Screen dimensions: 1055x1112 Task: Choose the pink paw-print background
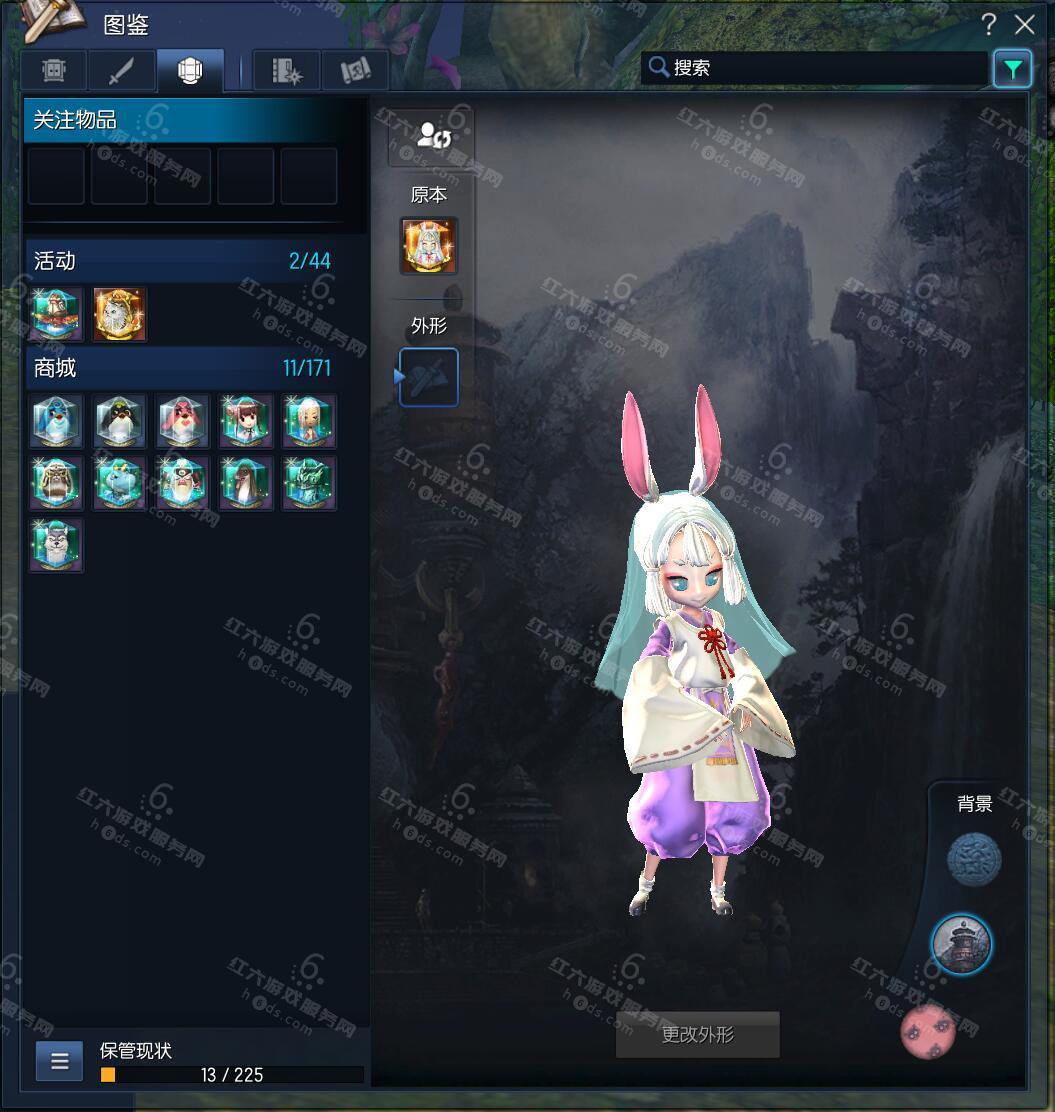point(927,1031)
